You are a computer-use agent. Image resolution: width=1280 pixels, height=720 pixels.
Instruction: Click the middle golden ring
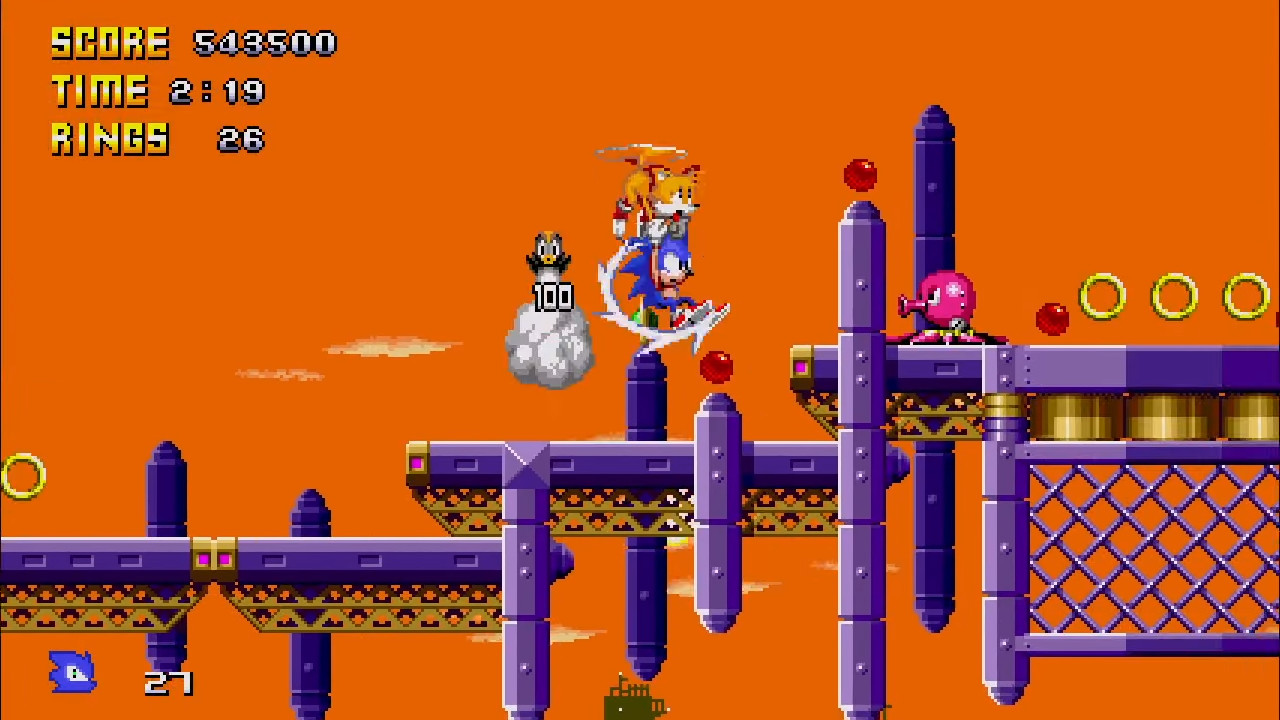tap(1174, 297)
